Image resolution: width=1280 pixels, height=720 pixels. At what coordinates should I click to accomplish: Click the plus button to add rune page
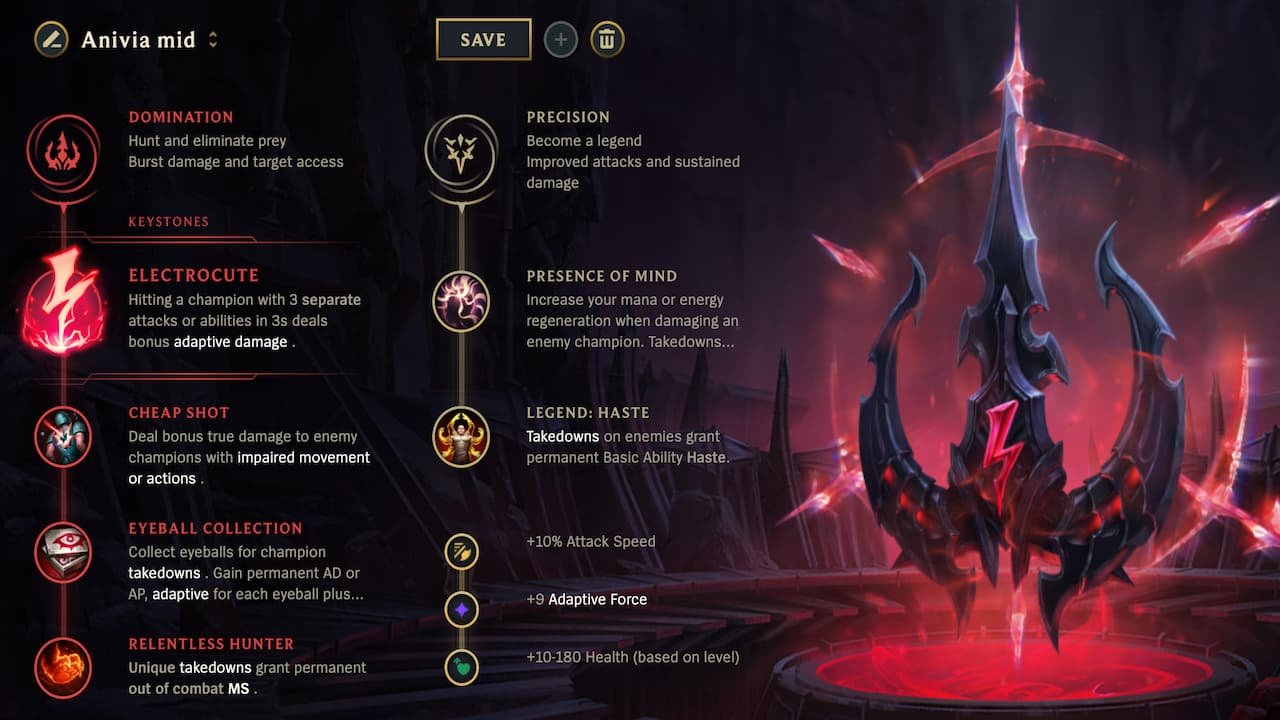click(560, 39)
